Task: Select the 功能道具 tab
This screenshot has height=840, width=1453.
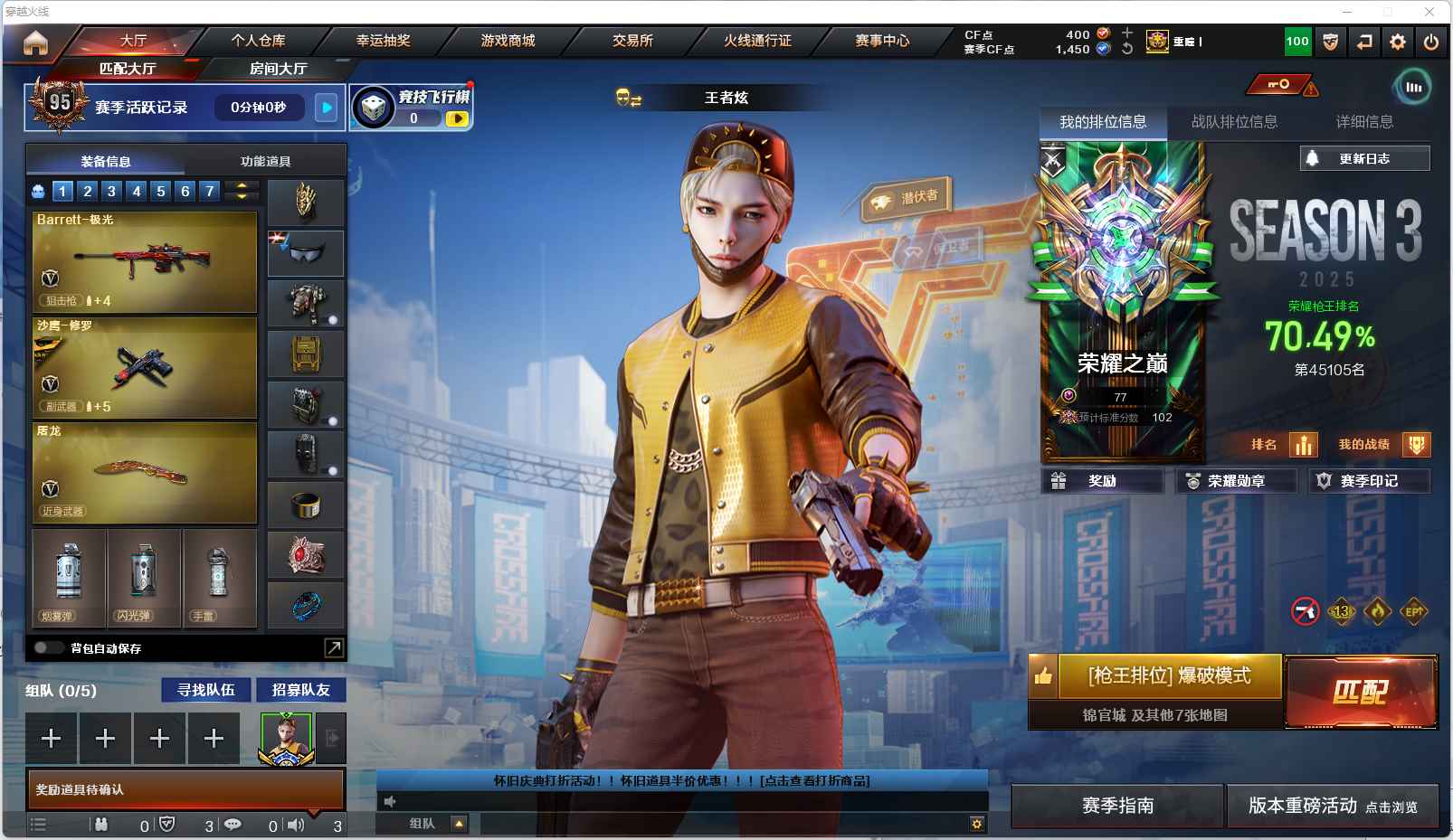Action: point(265,161)
